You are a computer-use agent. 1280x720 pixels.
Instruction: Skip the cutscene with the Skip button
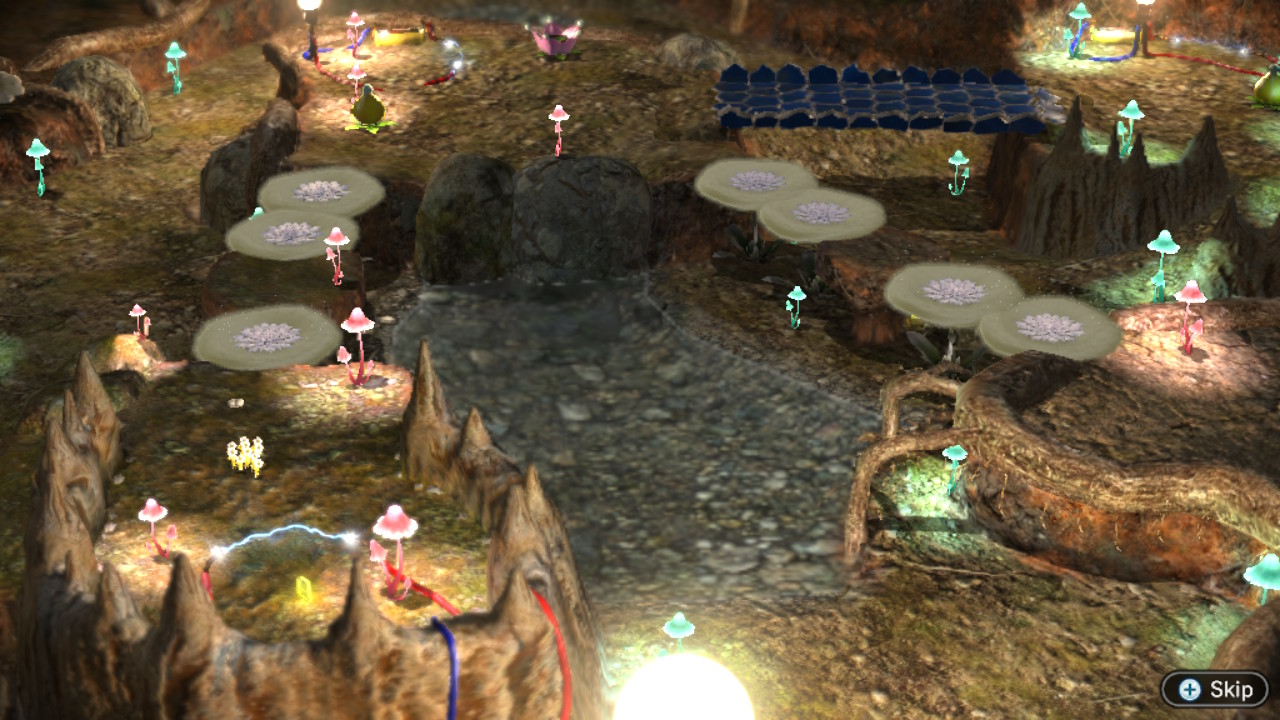1214,689
